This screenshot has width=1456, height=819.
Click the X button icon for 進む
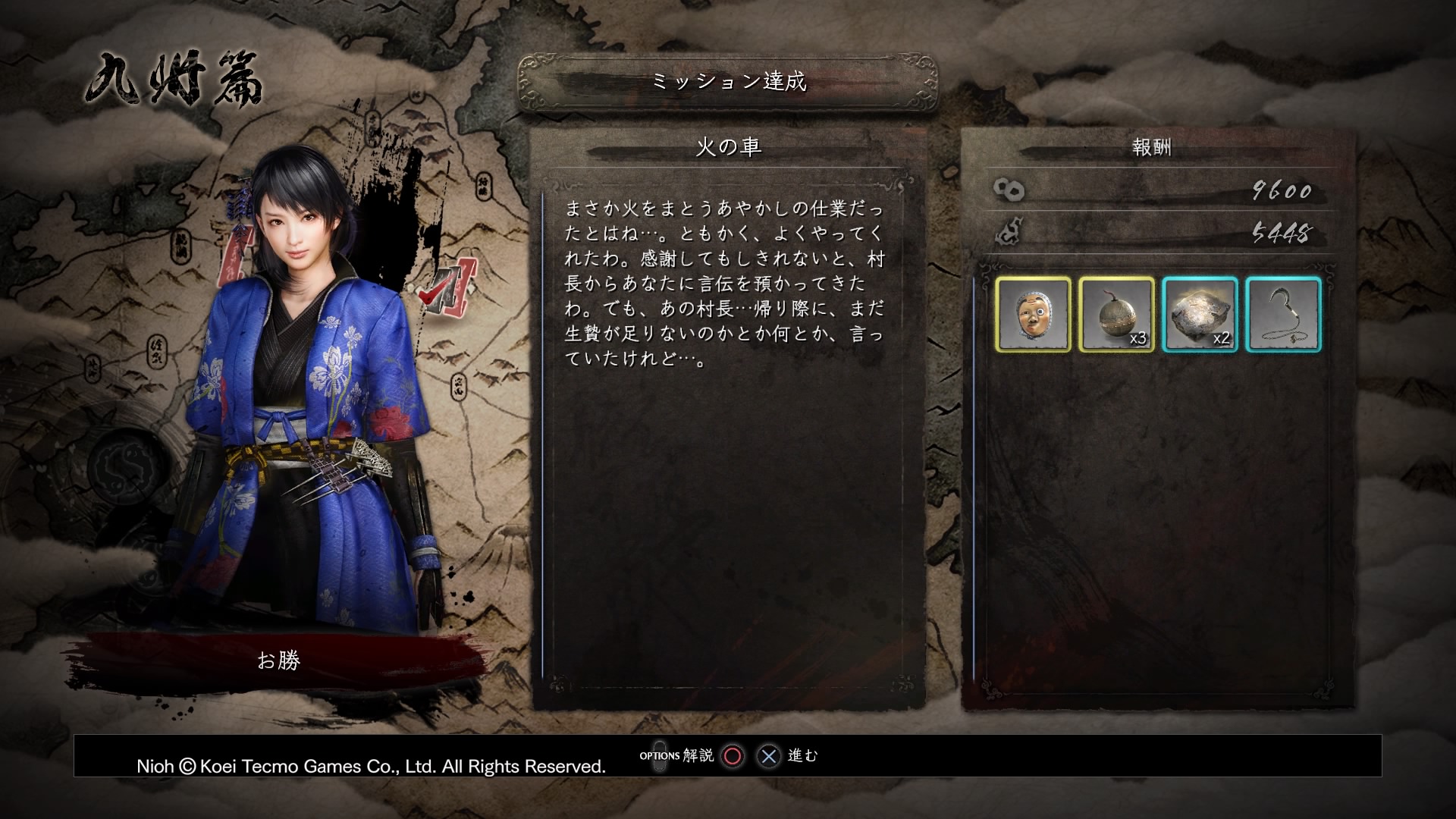768,755
